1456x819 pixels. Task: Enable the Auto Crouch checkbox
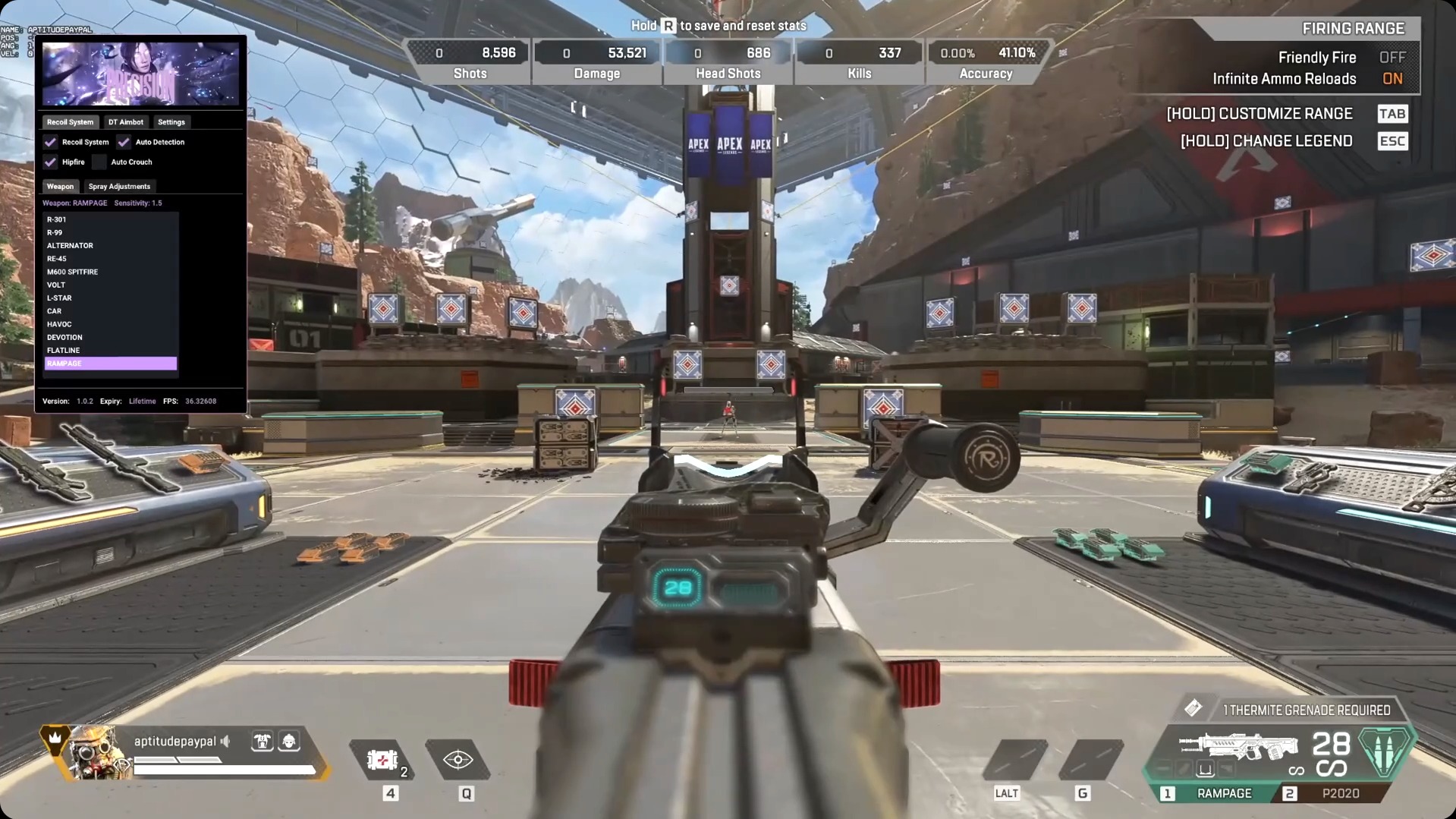(x=99, y=161)
